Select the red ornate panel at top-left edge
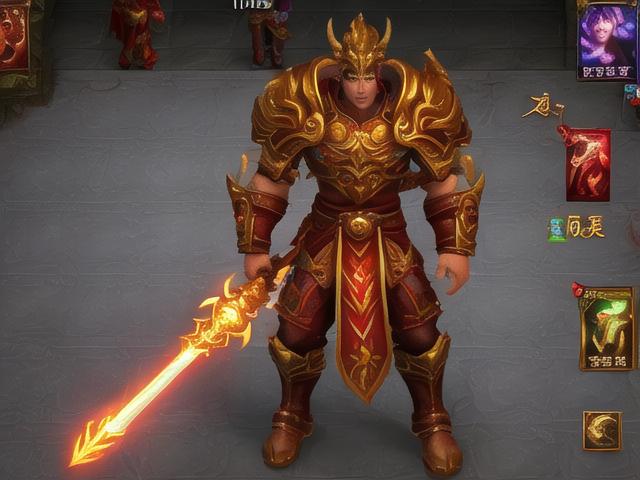The width and height of the screenshot is (640, 480). pyautogui.click(x=13, y=36)
